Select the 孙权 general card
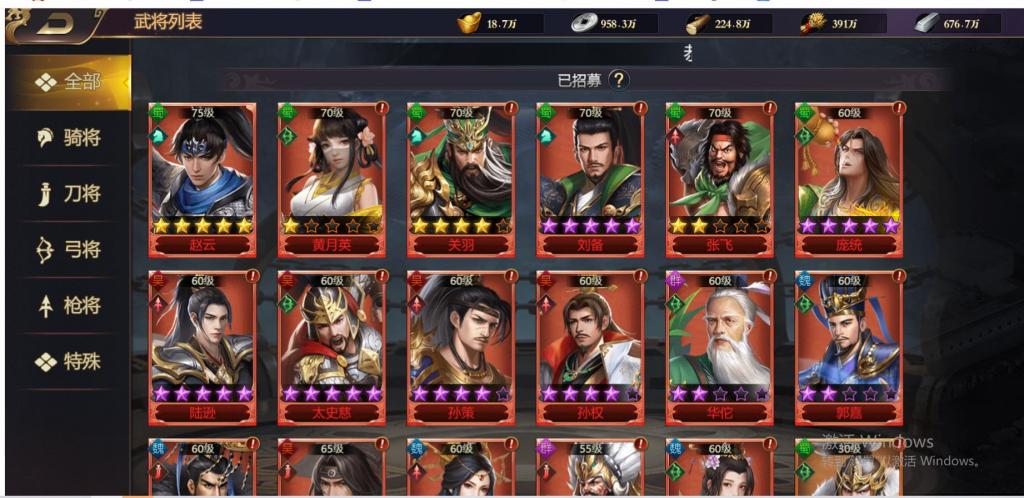This screenshot has width=1024, height=498. [x=590, y=345]
